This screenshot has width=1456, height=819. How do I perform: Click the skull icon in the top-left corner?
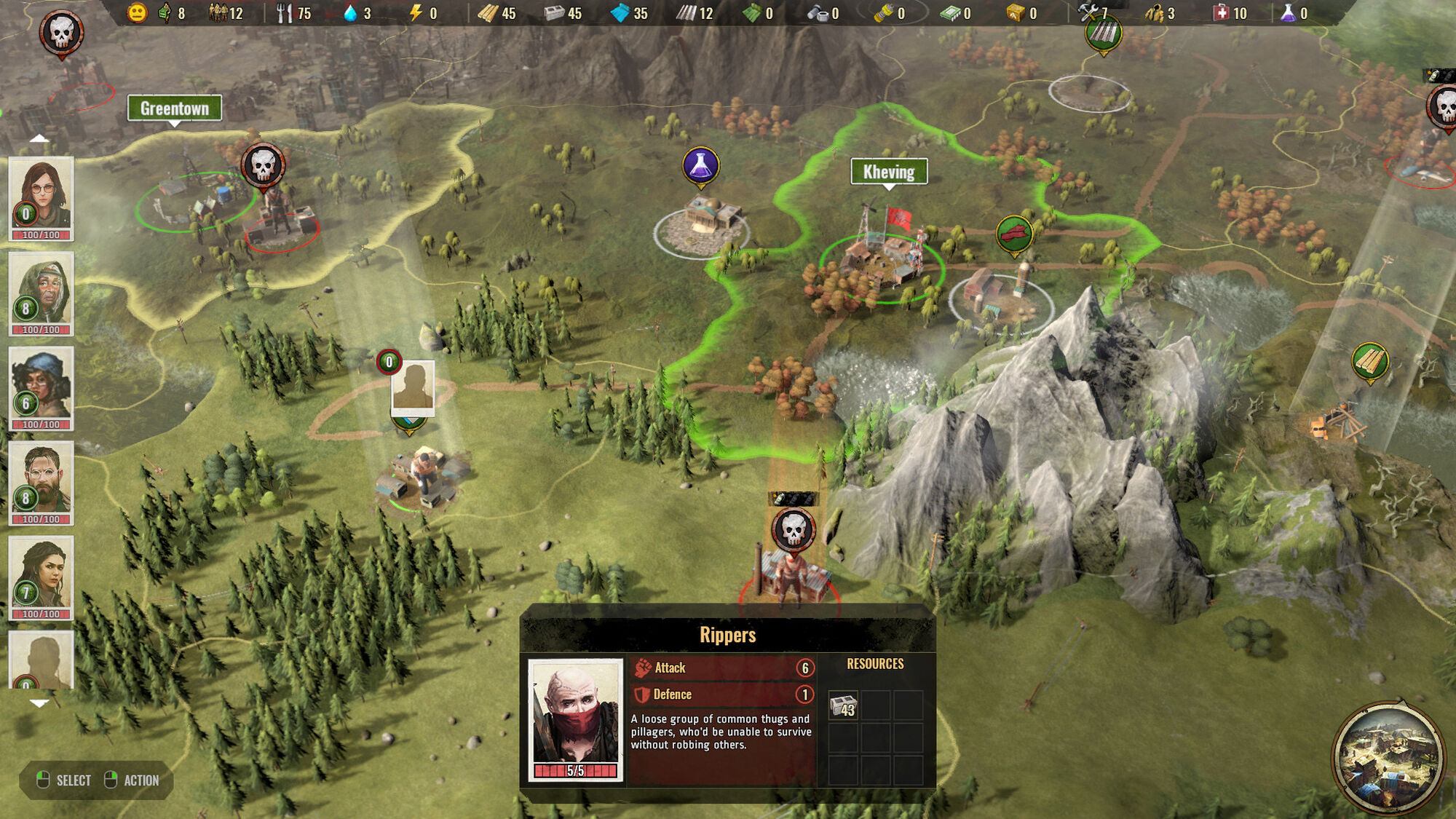click(x=61, y=32)
